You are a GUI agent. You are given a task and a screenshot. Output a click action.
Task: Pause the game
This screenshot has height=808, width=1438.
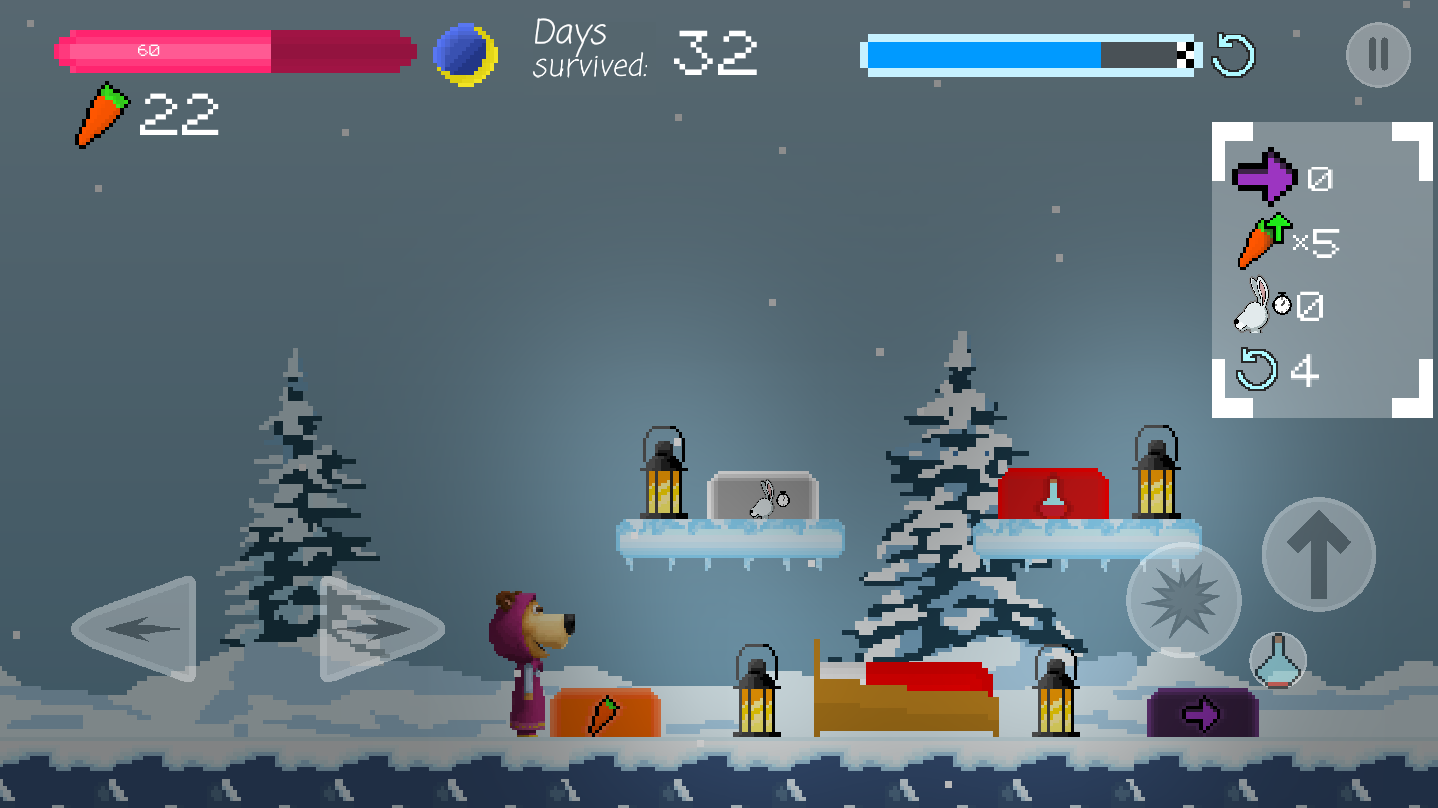pos(1378,54)
